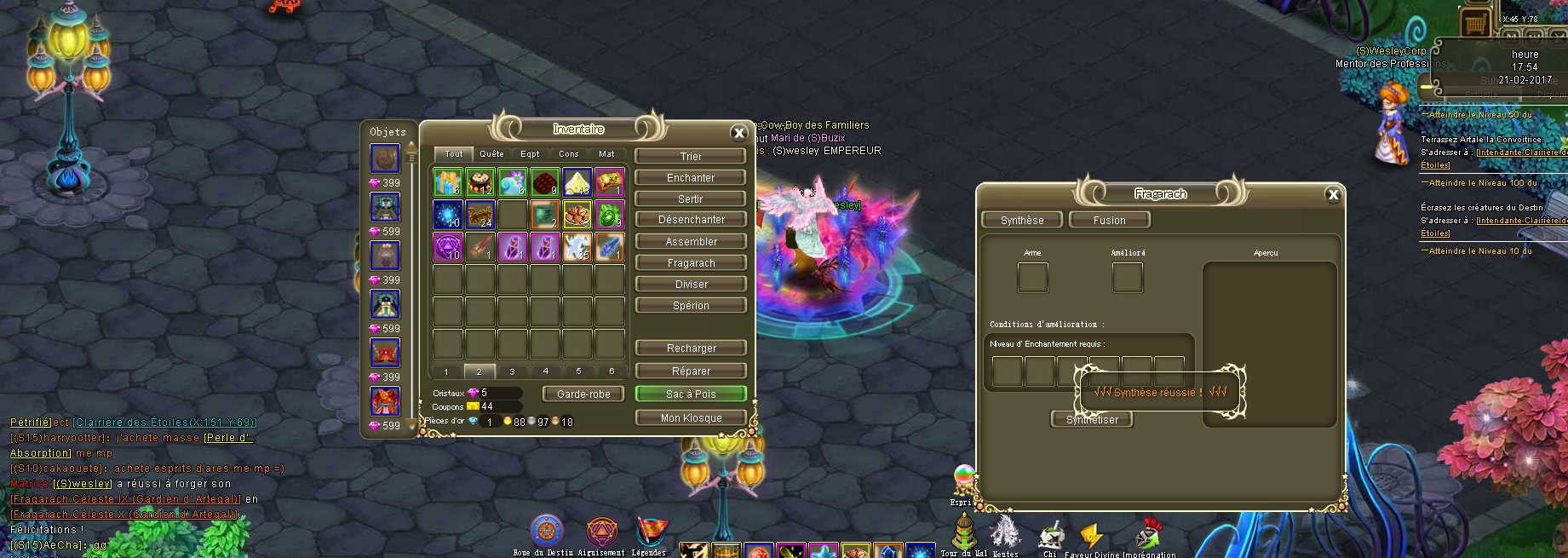The height and width of the screenshot is (558, 1568).
Task: Click the Synthétiser button
Action: point(1092,420)
